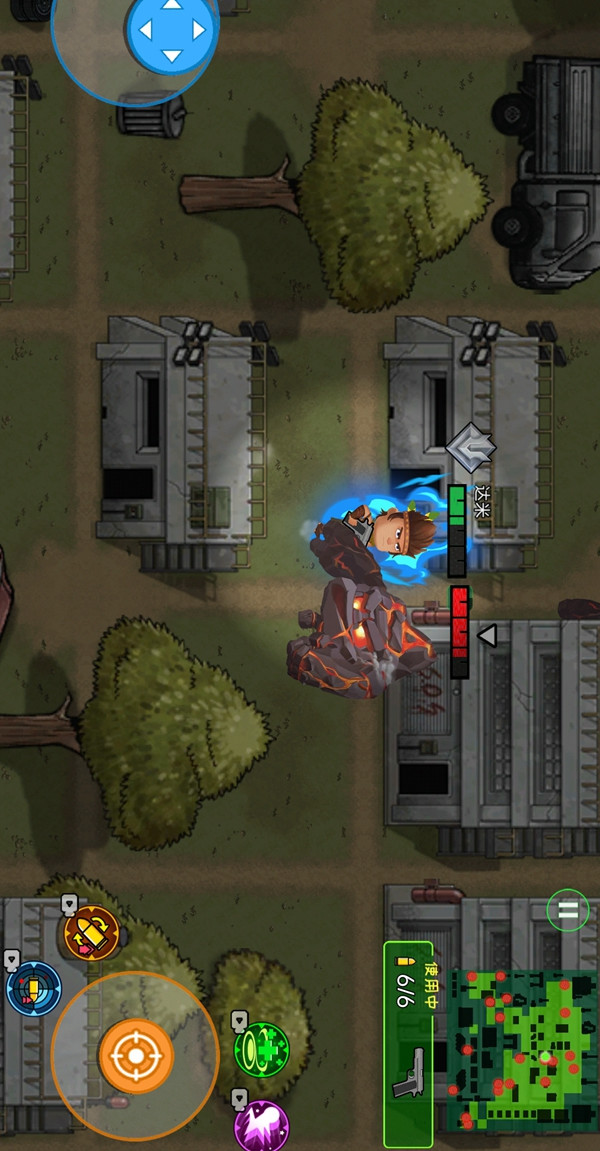This screenshot has width=600, height=1151.
Task: Select the pistol weapon slot
Action: click(x=408, y=1043)
